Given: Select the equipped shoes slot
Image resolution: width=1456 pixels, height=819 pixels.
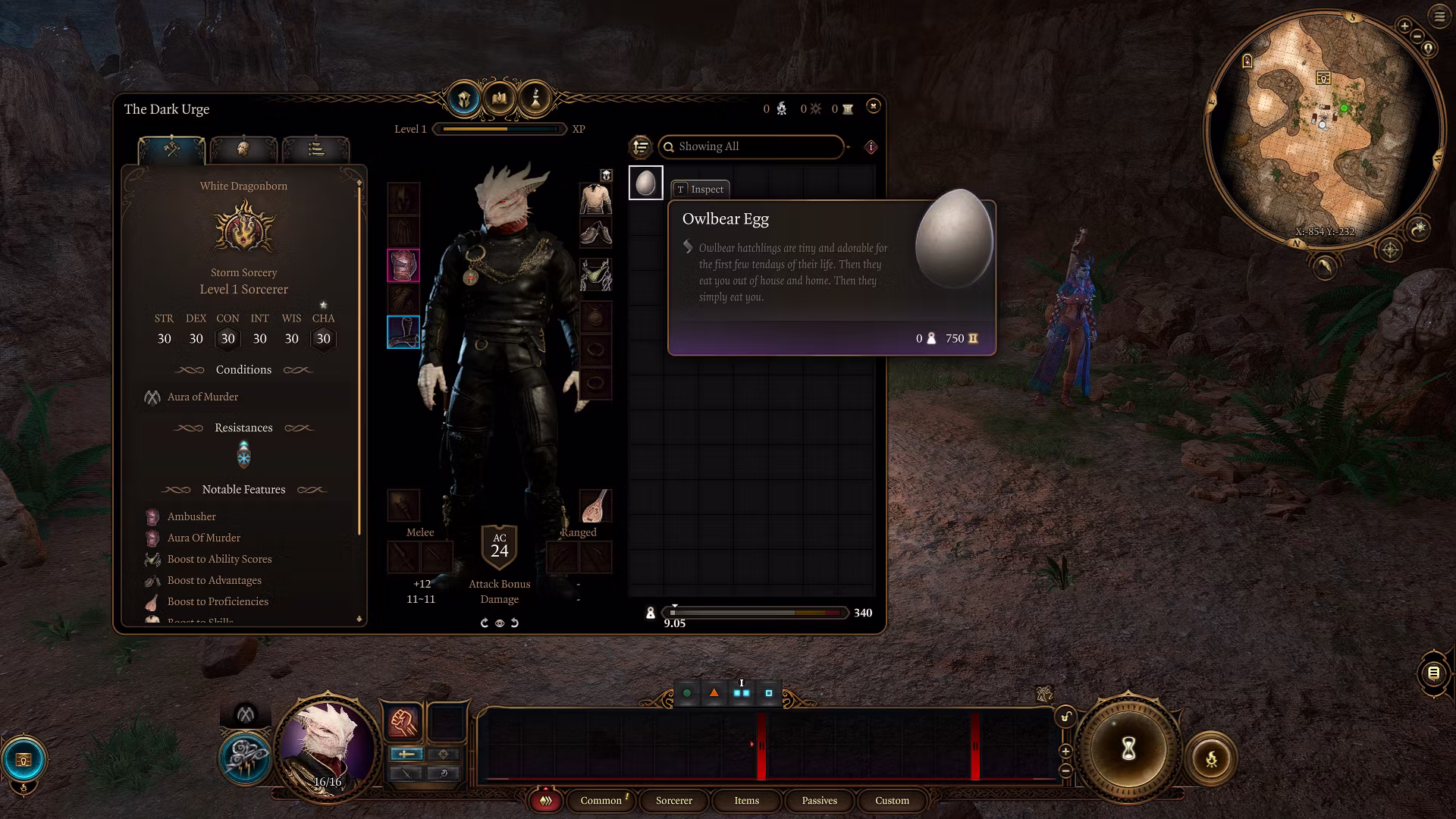Looking at the screenshot, I should tap(596, 233).
